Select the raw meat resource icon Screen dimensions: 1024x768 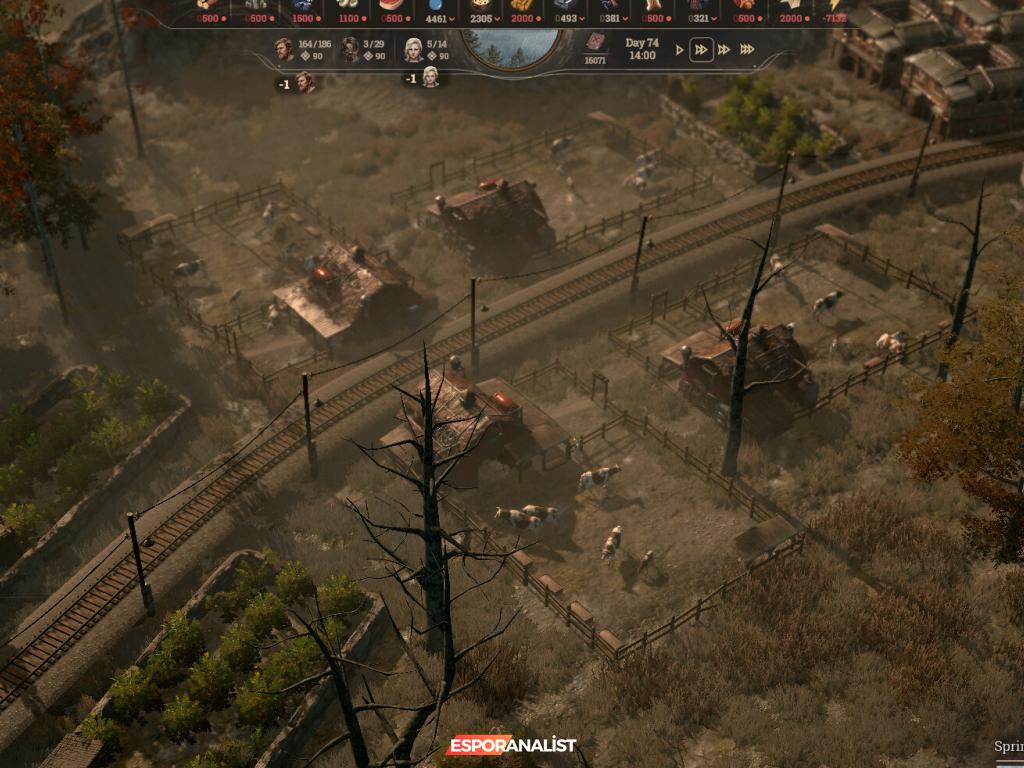pos(391,6)
